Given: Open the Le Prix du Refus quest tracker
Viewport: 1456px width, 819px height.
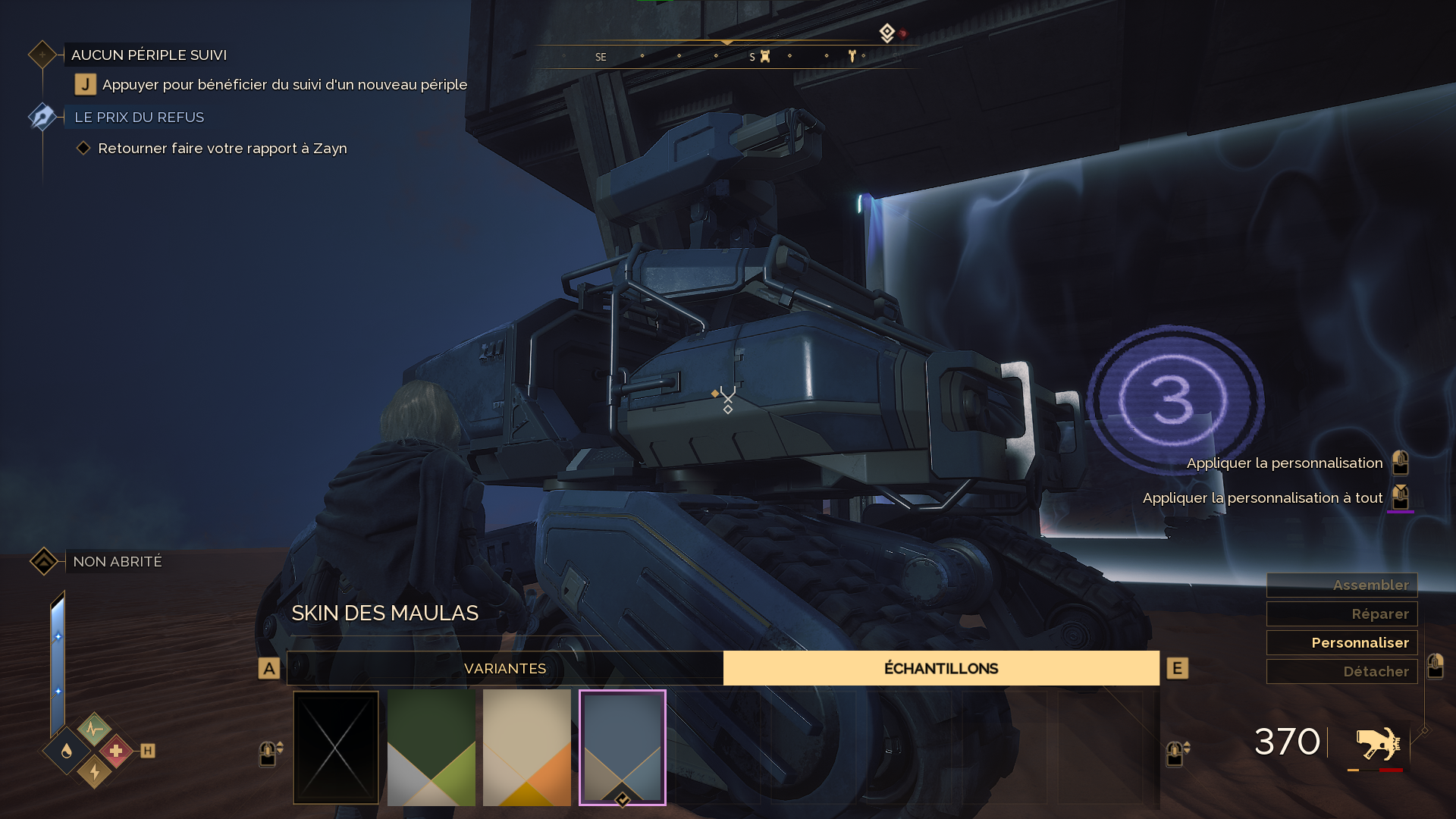Looking at the screenshot, I should tap(139, 118).
